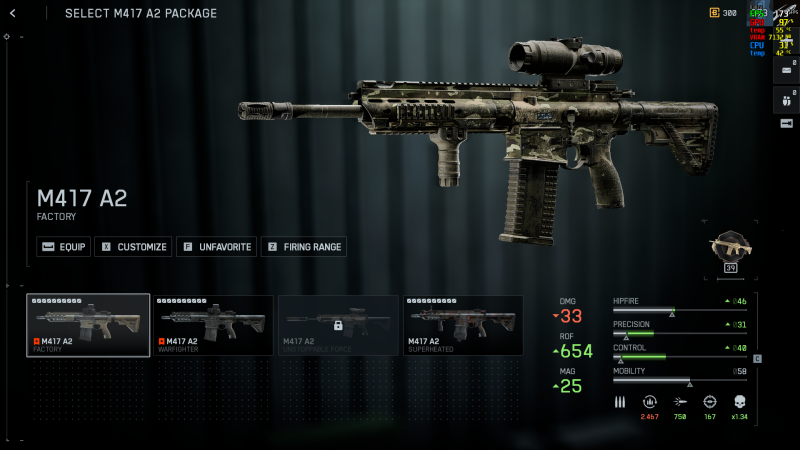Screen dimensions: 800x450
Task: Unfavorite this weapon package
Action: (216, 246)
